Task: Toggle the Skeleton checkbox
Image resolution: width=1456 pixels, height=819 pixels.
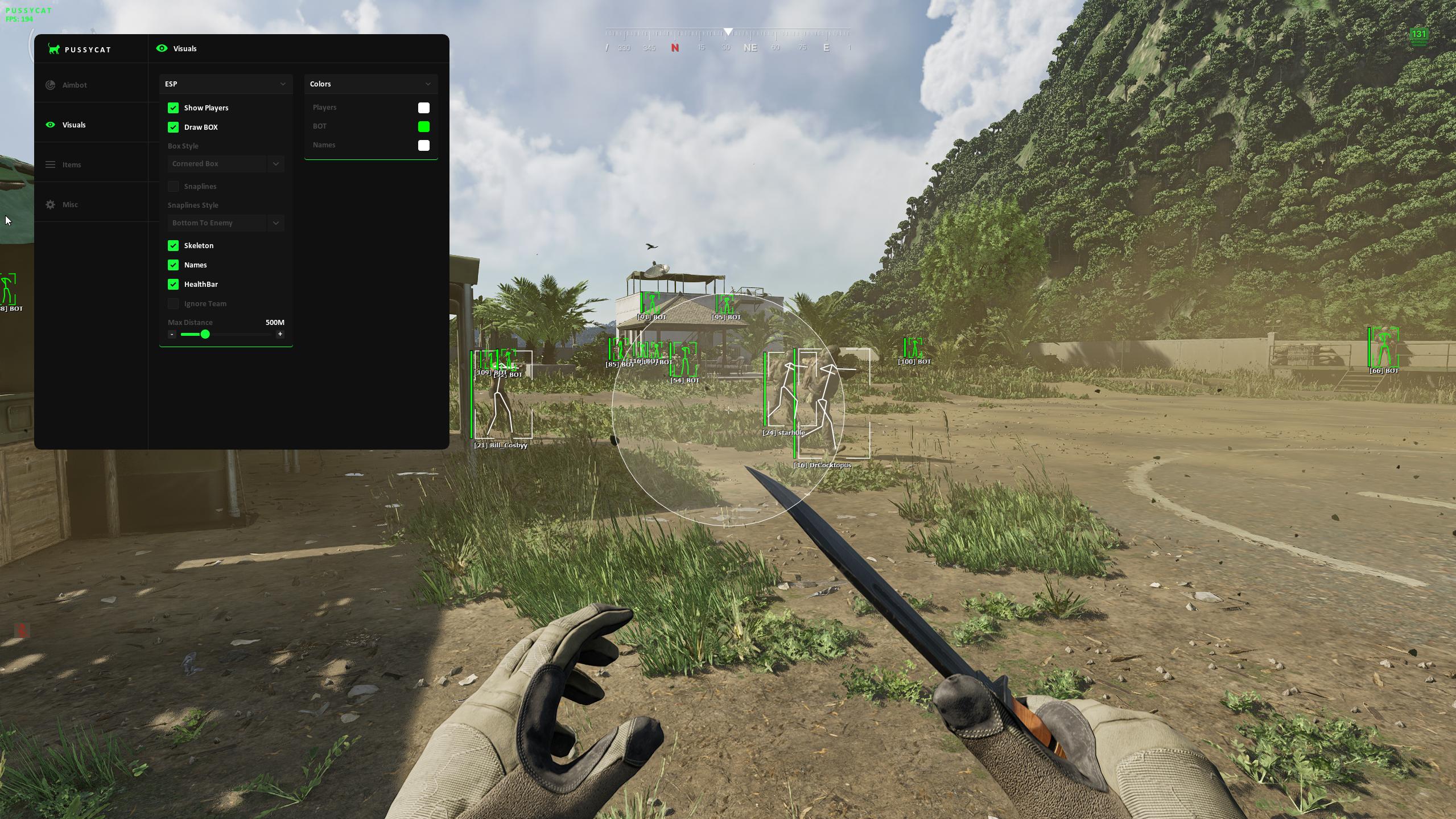Action: tap(173, 245)
